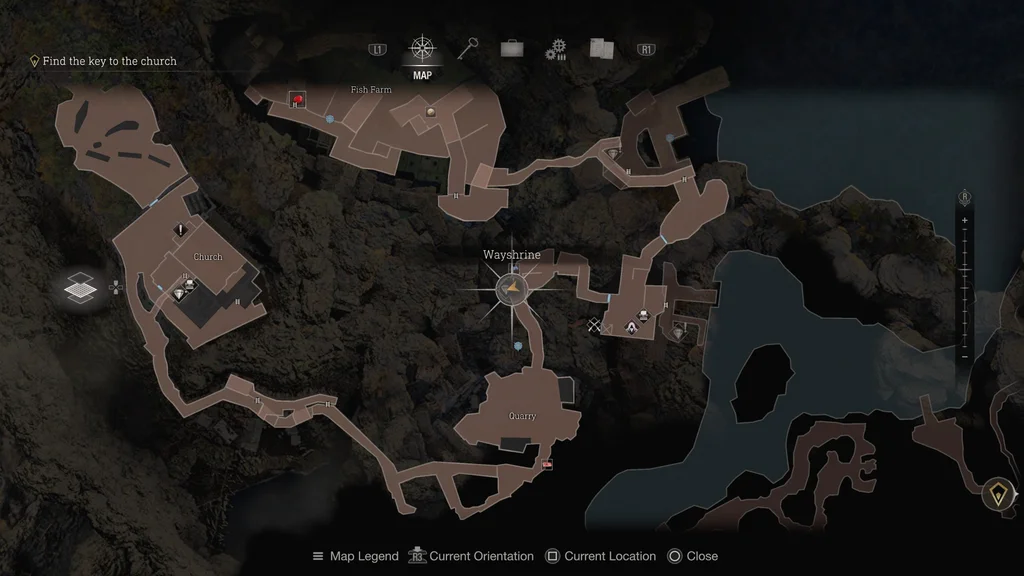Close the map screen

click(x=692, y=556)
